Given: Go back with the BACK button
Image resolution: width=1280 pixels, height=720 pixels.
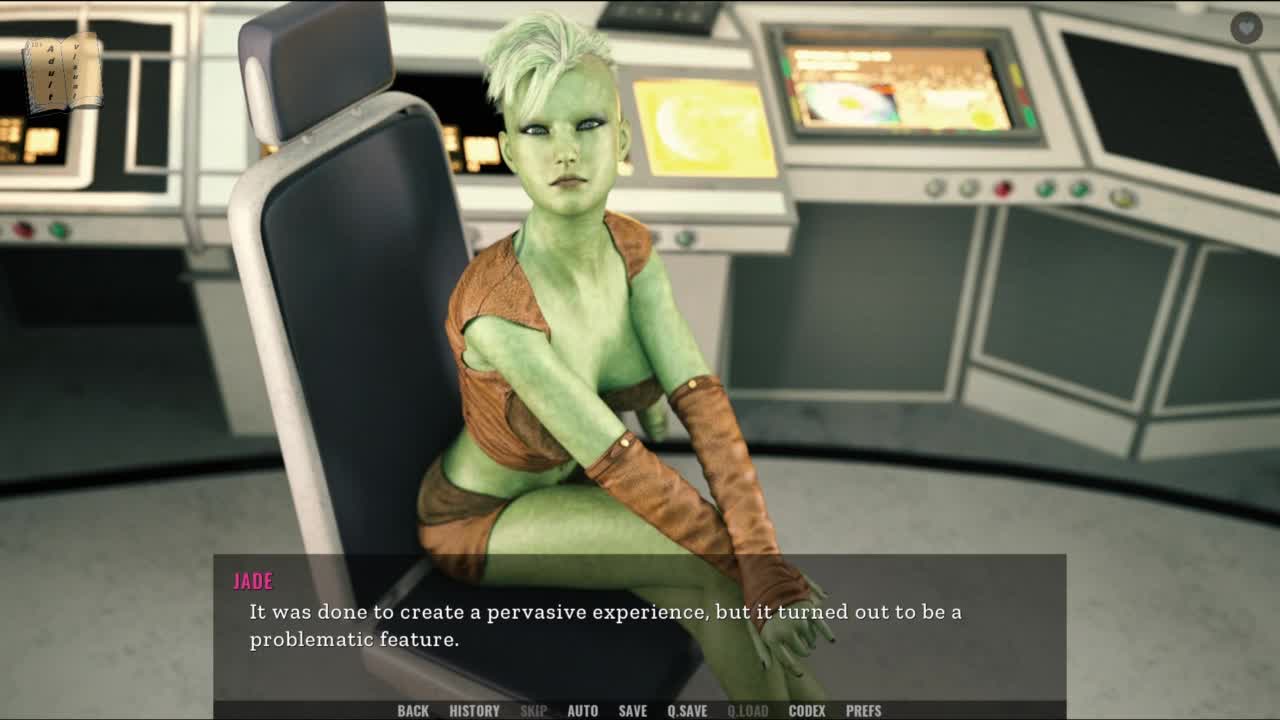Looking at the screenshot, I should 413,711.
